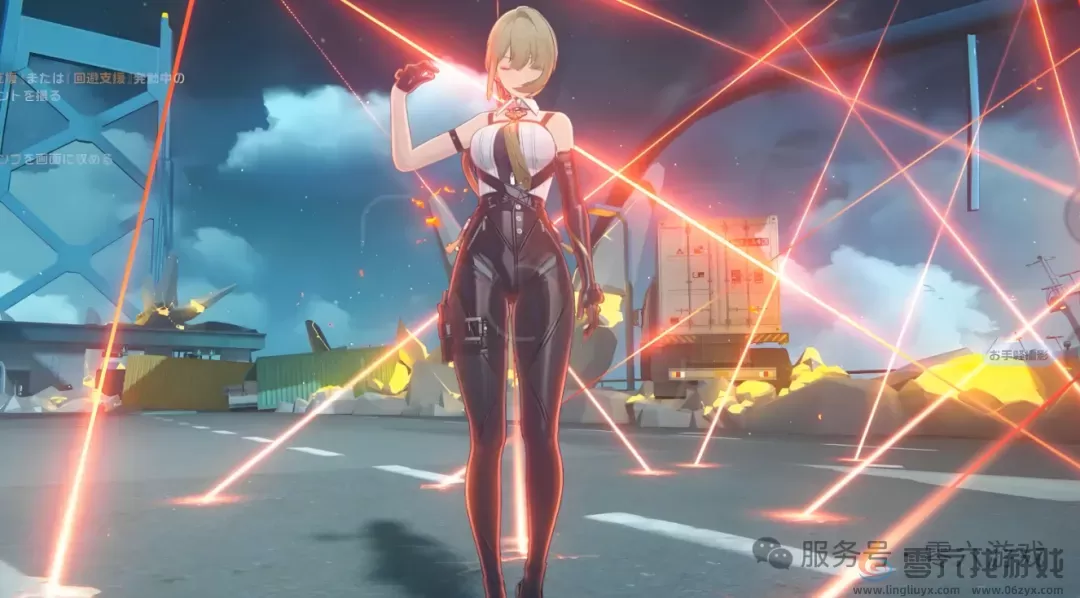Select the お手軽撮影 easy photo option
The height and width of the screenshot is (598, 1080).
1022,355
